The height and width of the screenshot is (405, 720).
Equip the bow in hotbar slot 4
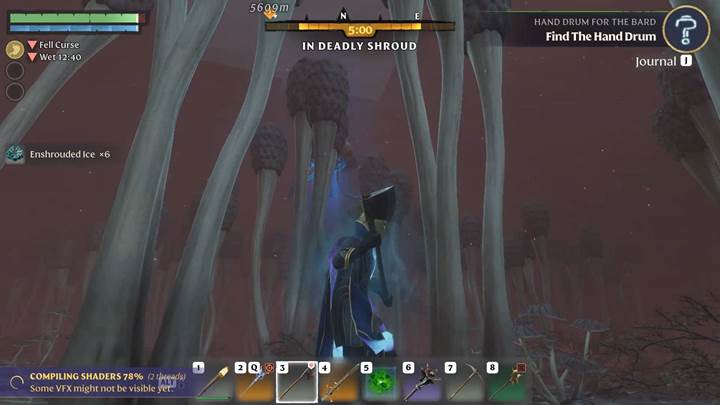click(x=339, y=382)
